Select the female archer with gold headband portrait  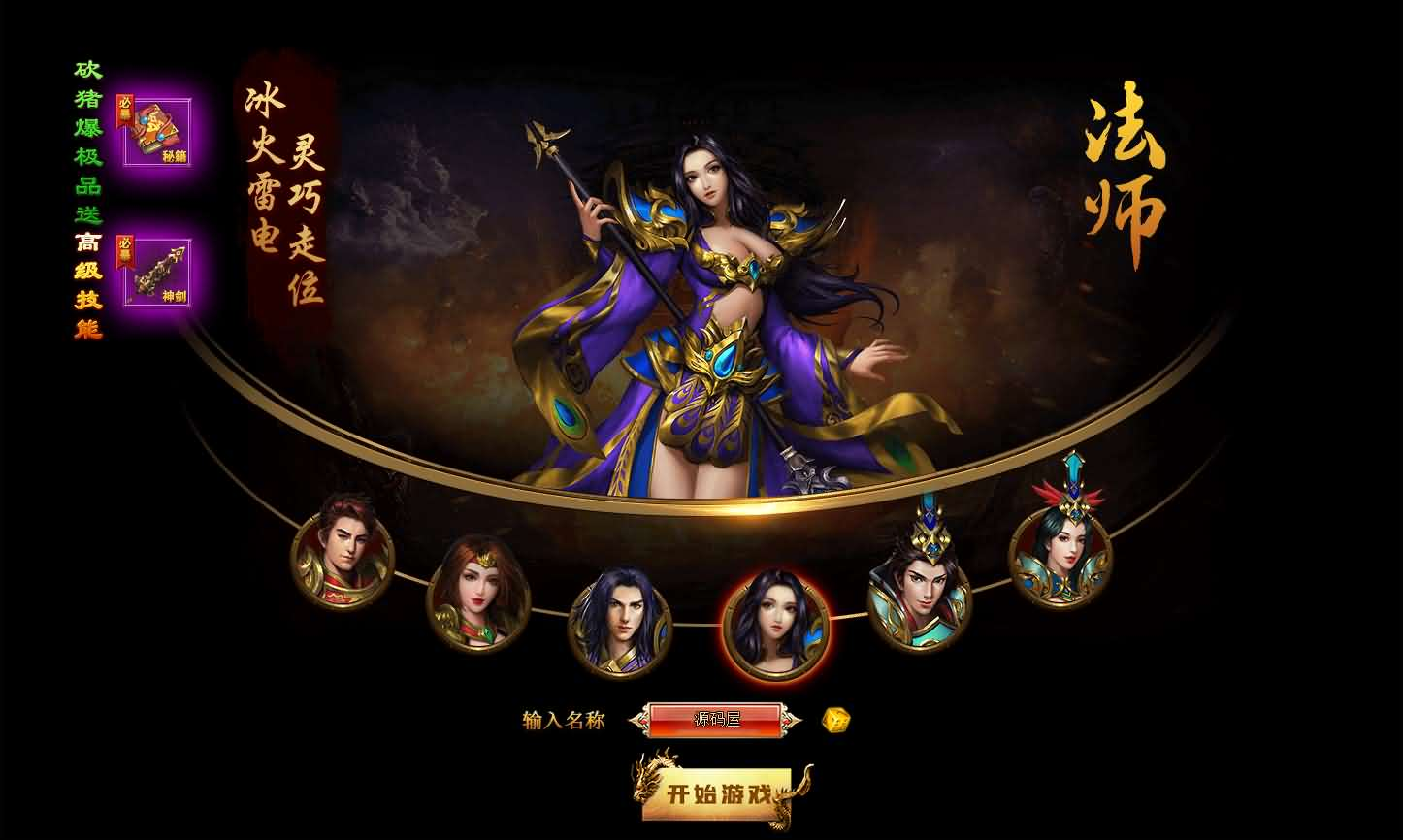pyautogui.click(x=477, y=596)
